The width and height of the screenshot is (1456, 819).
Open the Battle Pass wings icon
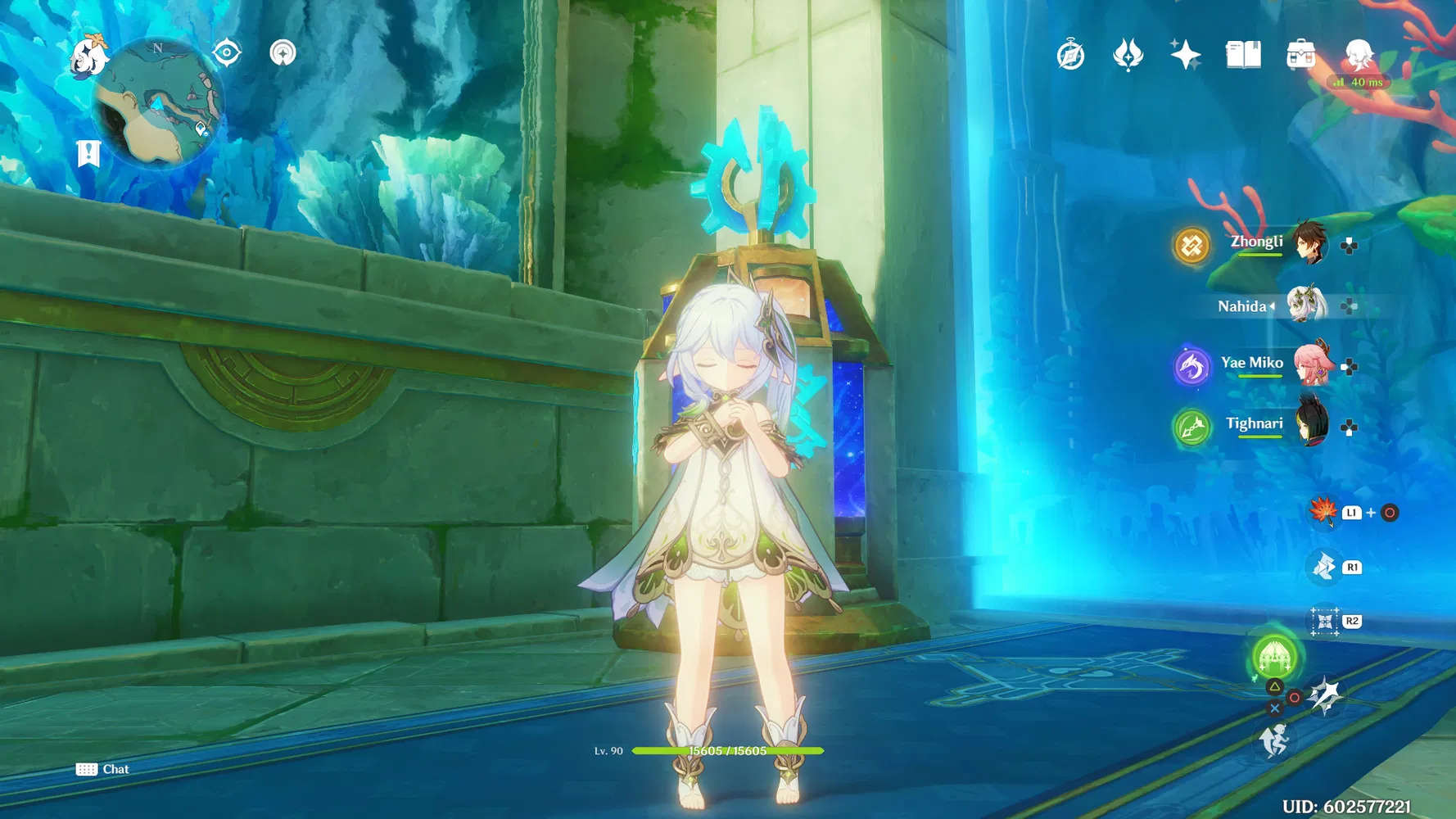[x=1128, y=54]
